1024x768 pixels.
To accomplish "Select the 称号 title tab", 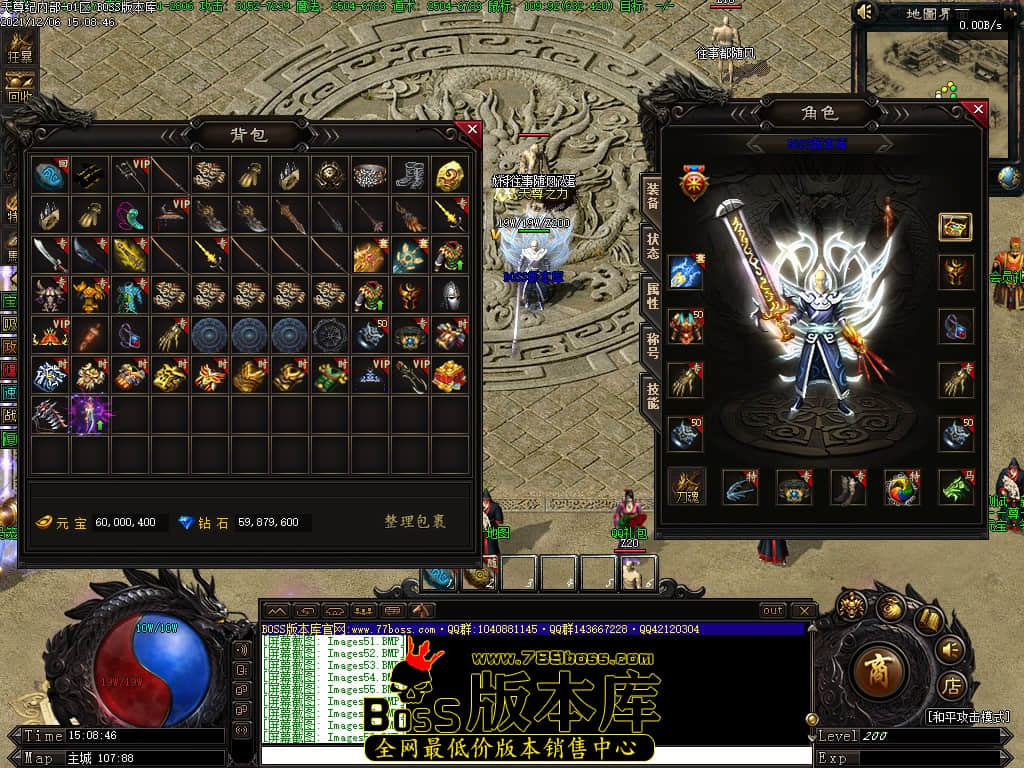I will [652, 346].
